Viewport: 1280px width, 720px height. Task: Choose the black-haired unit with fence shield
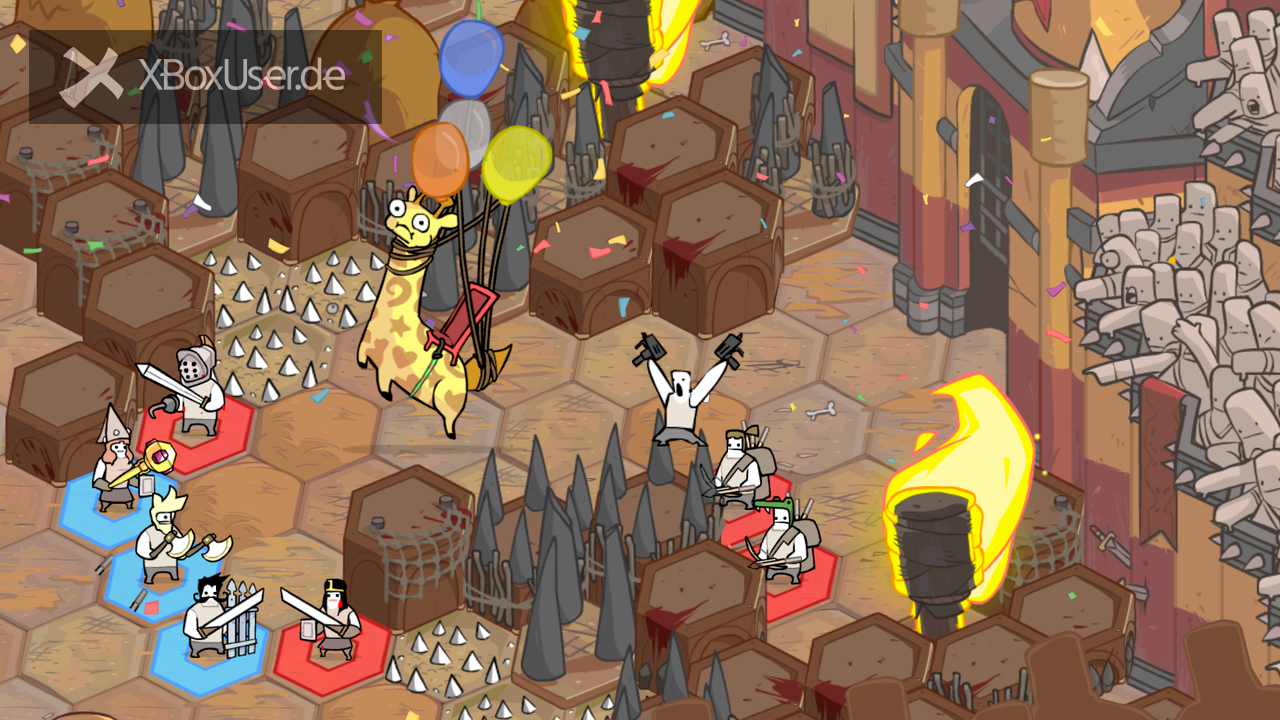(x=210, y=618)
